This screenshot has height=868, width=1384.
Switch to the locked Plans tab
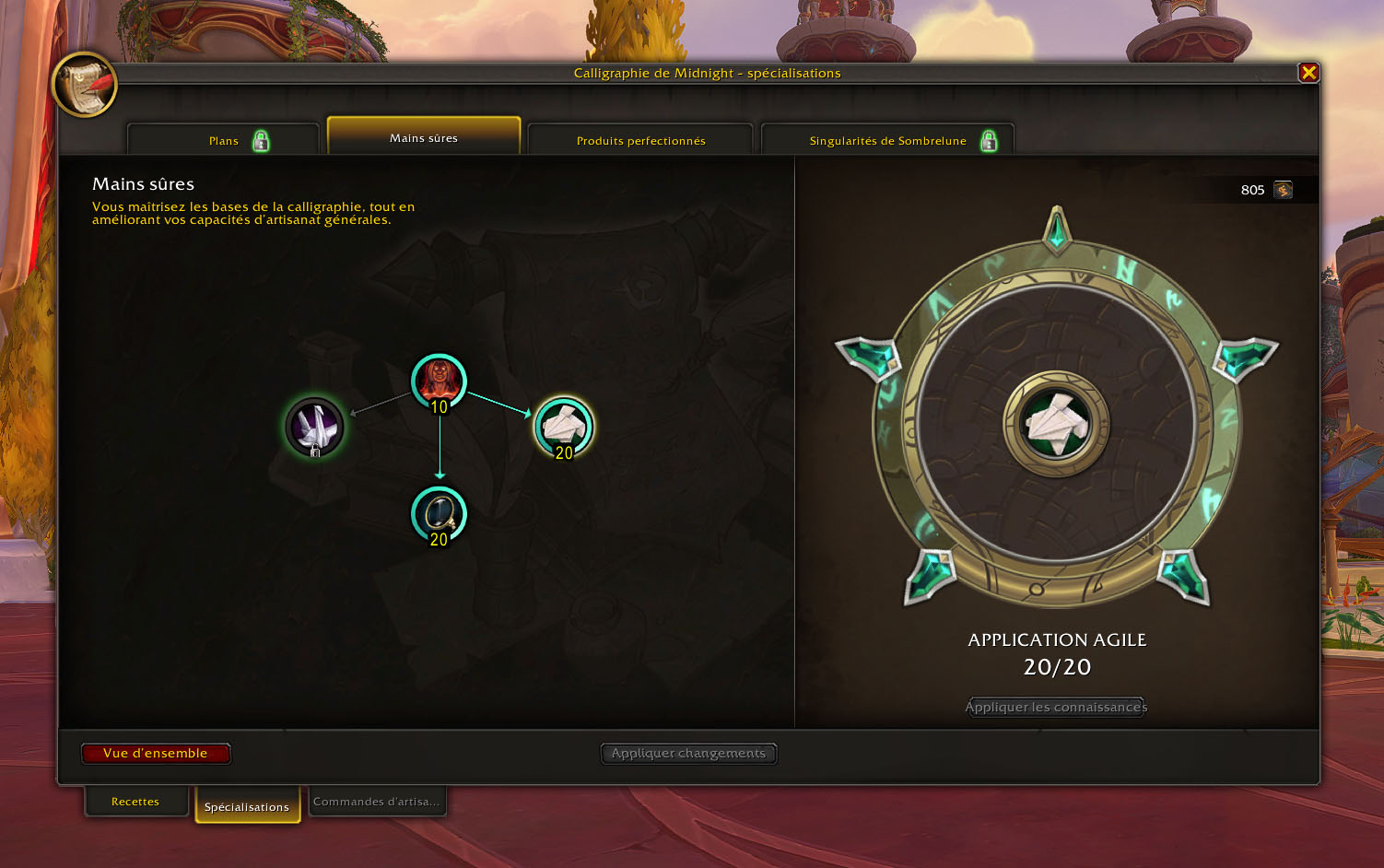pos(224,141)
